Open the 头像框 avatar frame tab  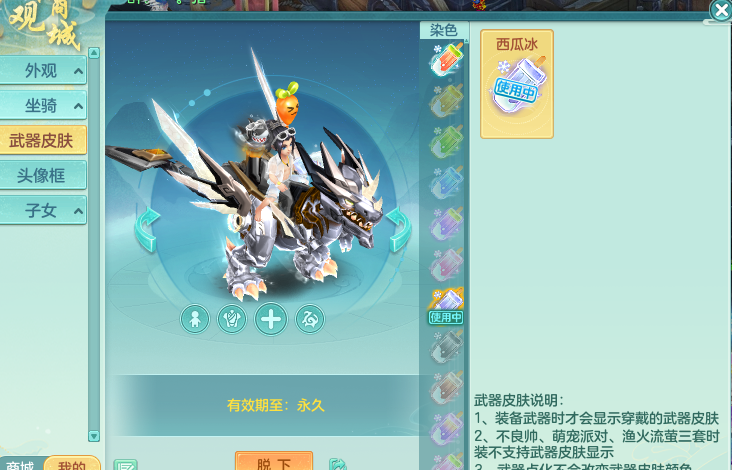click(44, 175)
